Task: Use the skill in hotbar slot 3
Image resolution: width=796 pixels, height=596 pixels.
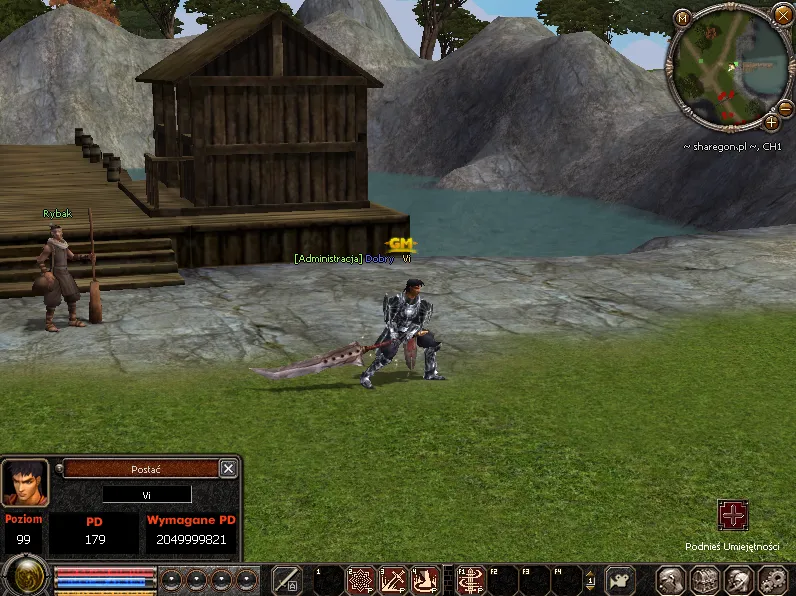Action: point(395,580)
